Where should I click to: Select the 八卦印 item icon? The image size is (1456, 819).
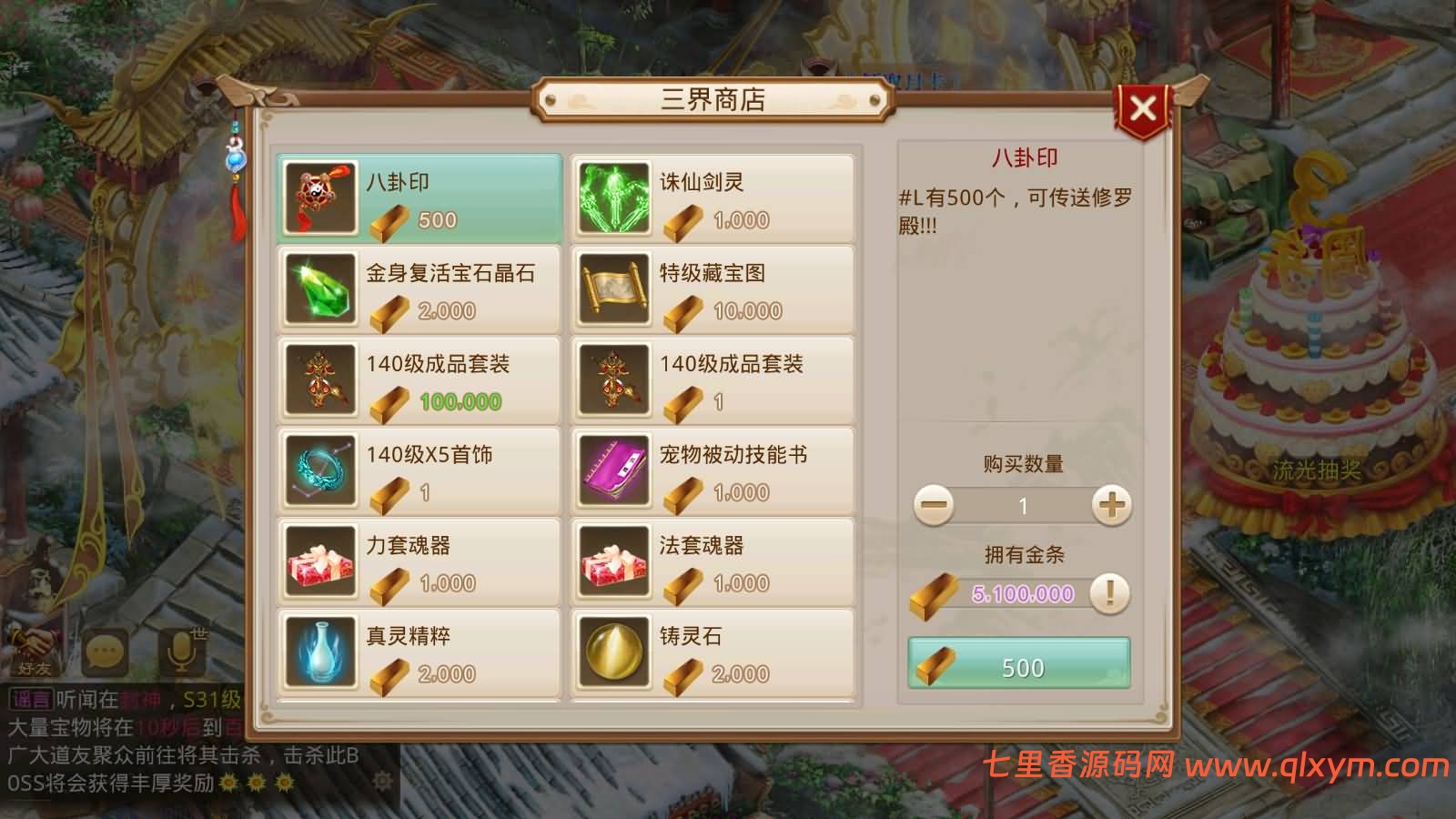pyautogui.click(x=320, y=197)
